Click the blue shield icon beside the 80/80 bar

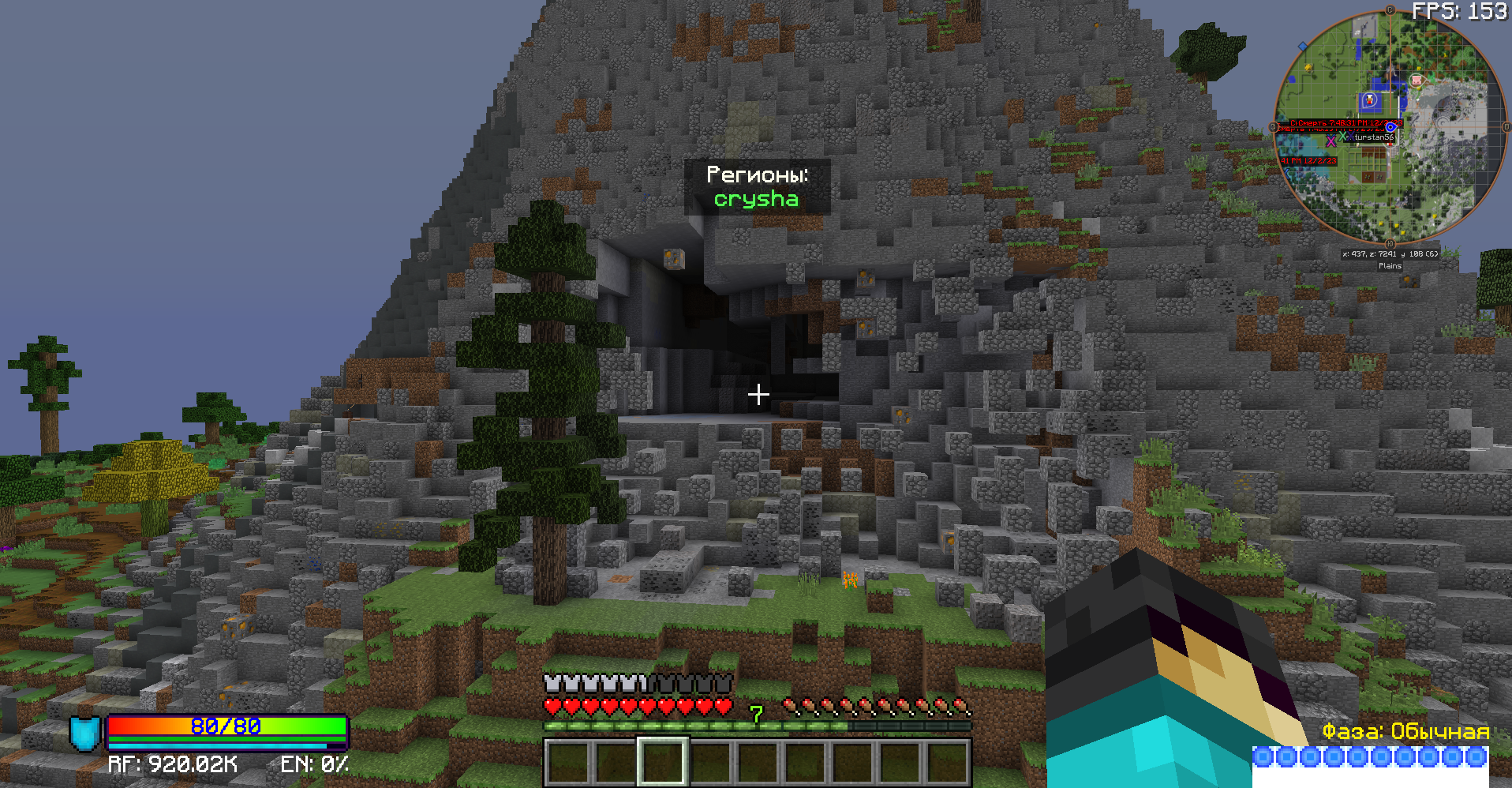pyautogui.click(x=84, y=733)
